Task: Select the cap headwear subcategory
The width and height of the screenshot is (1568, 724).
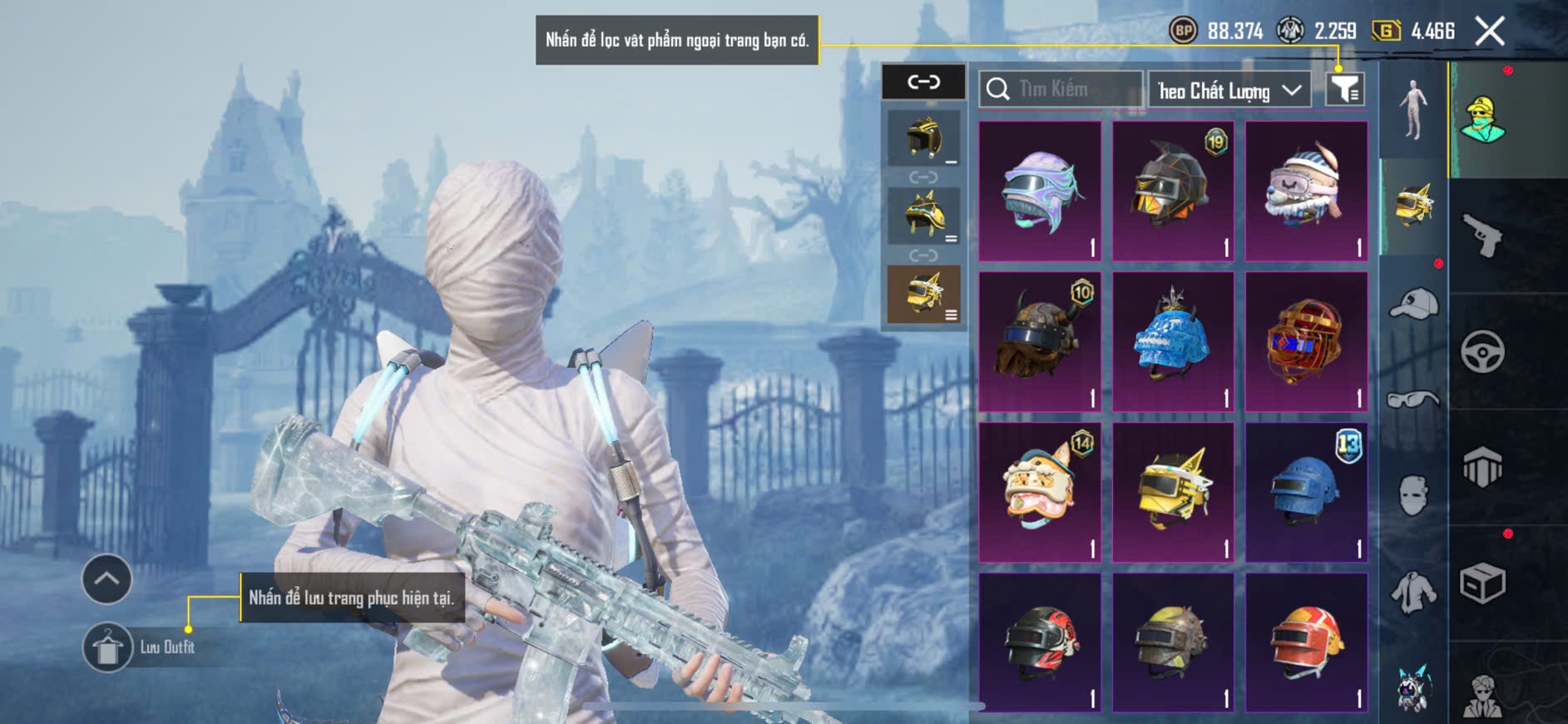Action: pos(1412,304)
